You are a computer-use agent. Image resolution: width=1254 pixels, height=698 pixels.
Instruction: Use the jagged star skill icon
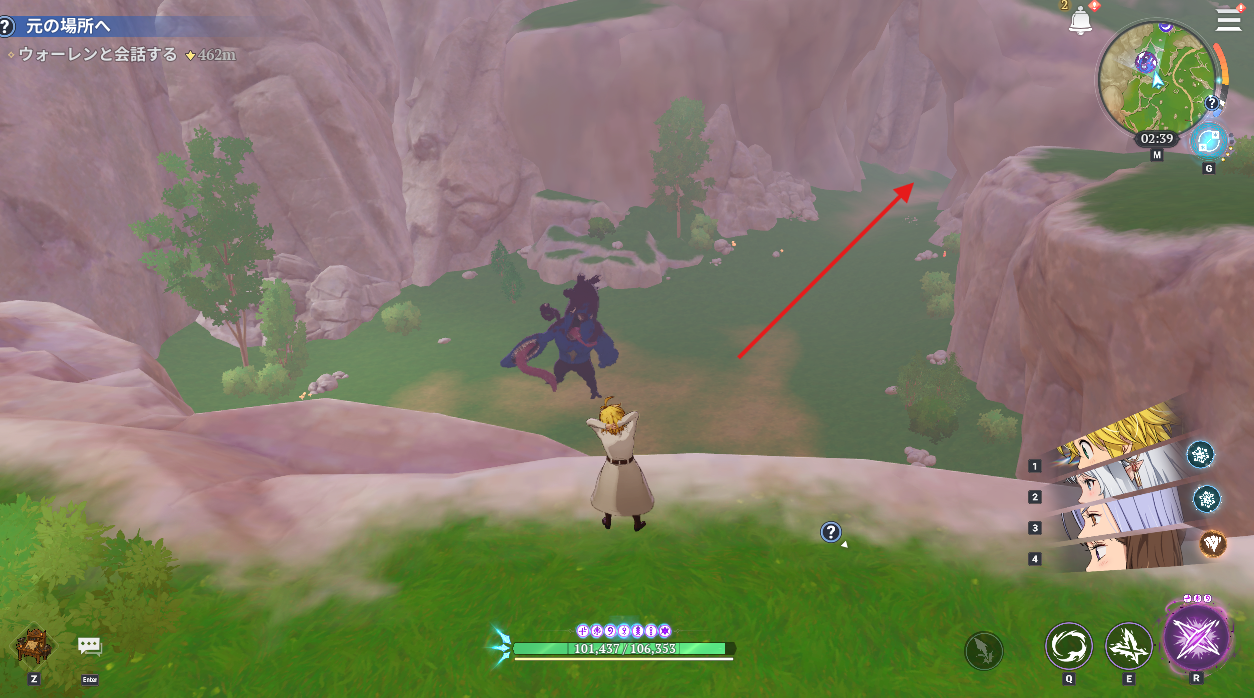tap(1129, 647)
